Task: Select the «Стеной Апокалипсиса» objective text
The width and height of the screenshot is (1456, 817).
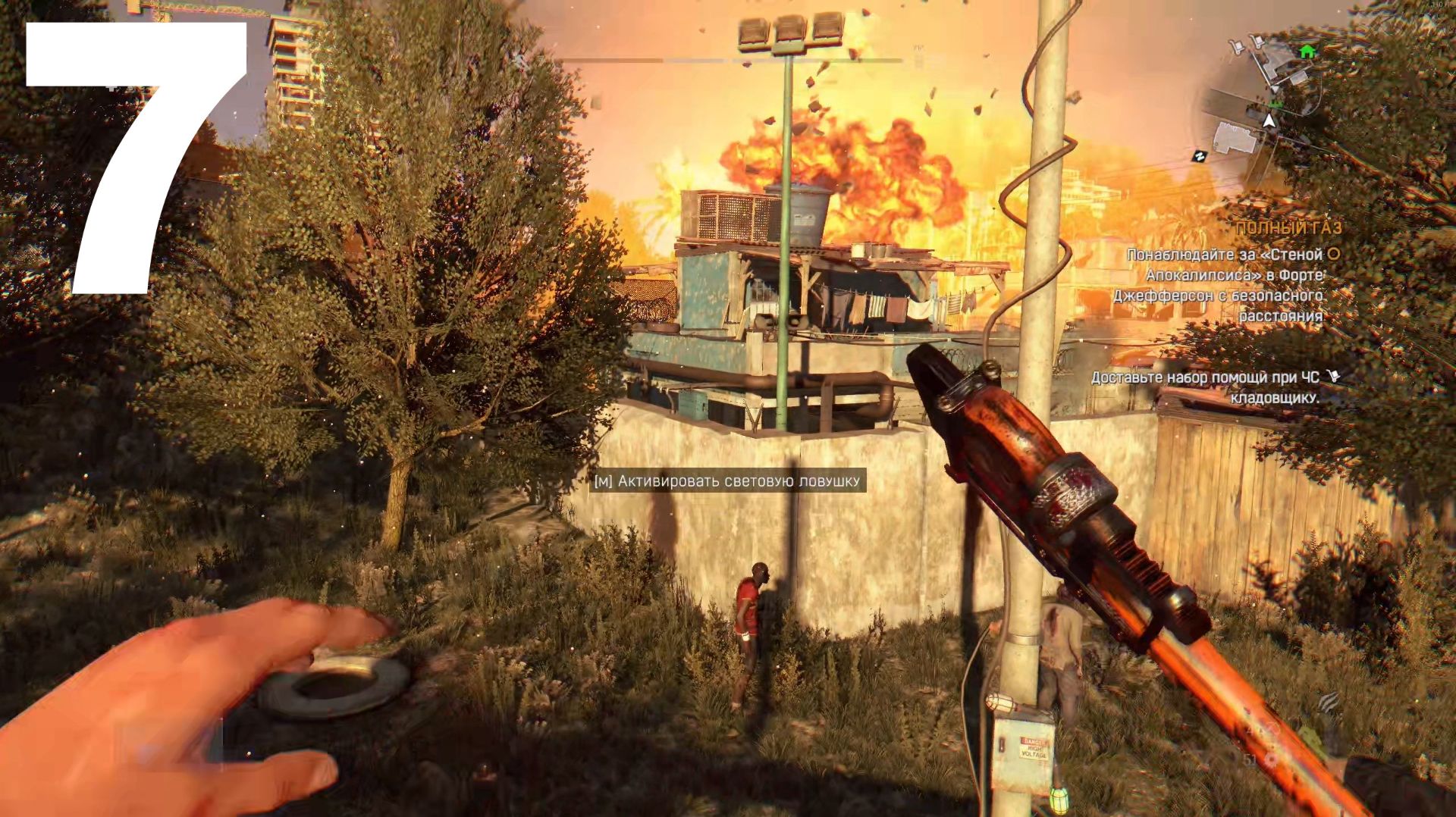Action: 1224,285
